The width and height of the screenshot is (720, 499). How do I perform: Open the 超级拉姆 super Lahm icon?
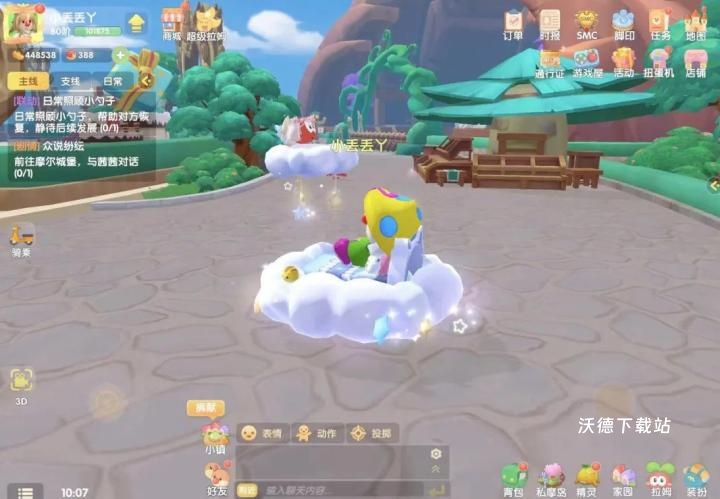(208, 22)
